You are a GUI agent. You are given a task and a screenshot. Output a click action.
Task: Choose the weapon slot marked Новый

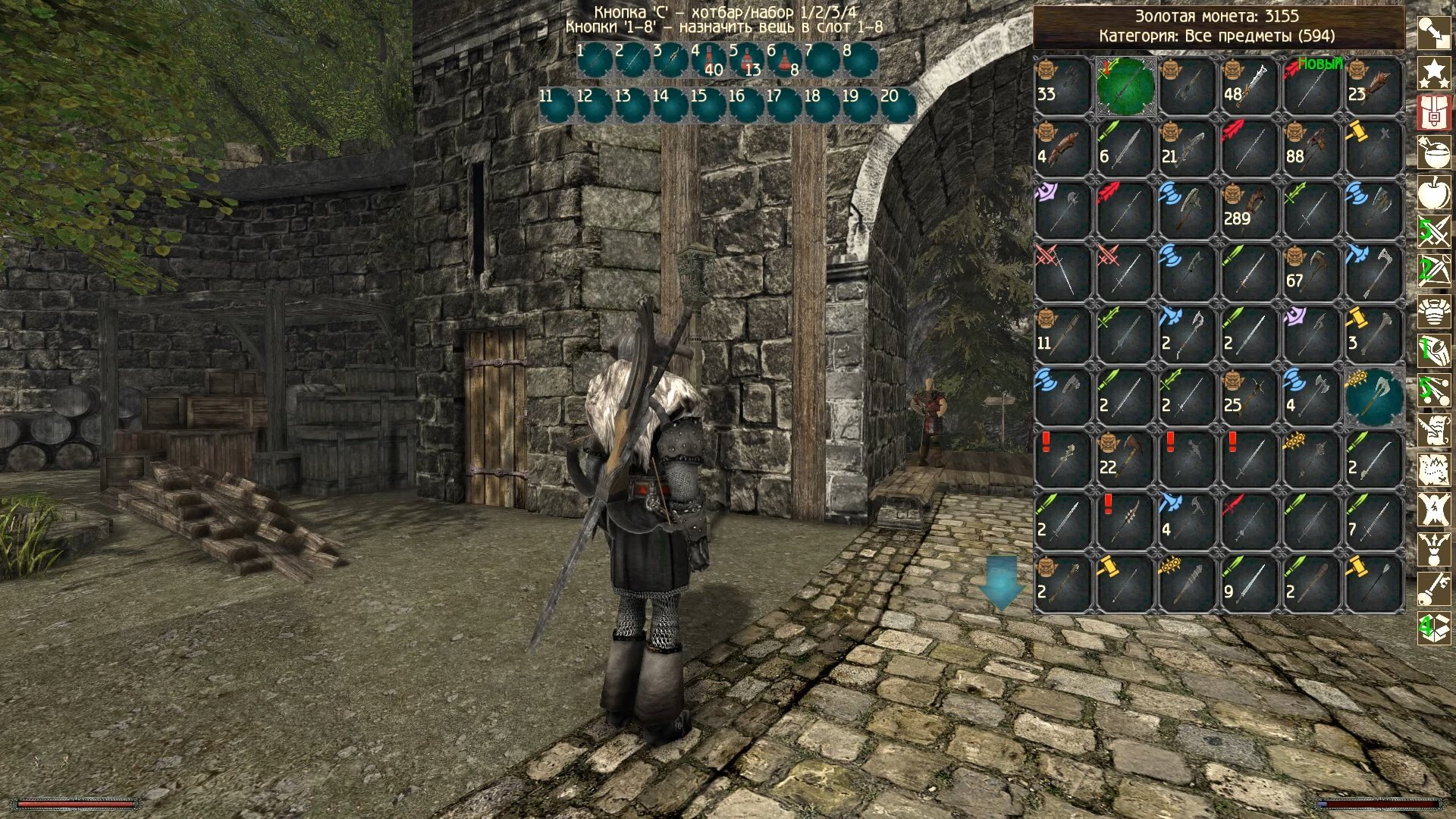pyautogui.click(x=1312, y=86)
